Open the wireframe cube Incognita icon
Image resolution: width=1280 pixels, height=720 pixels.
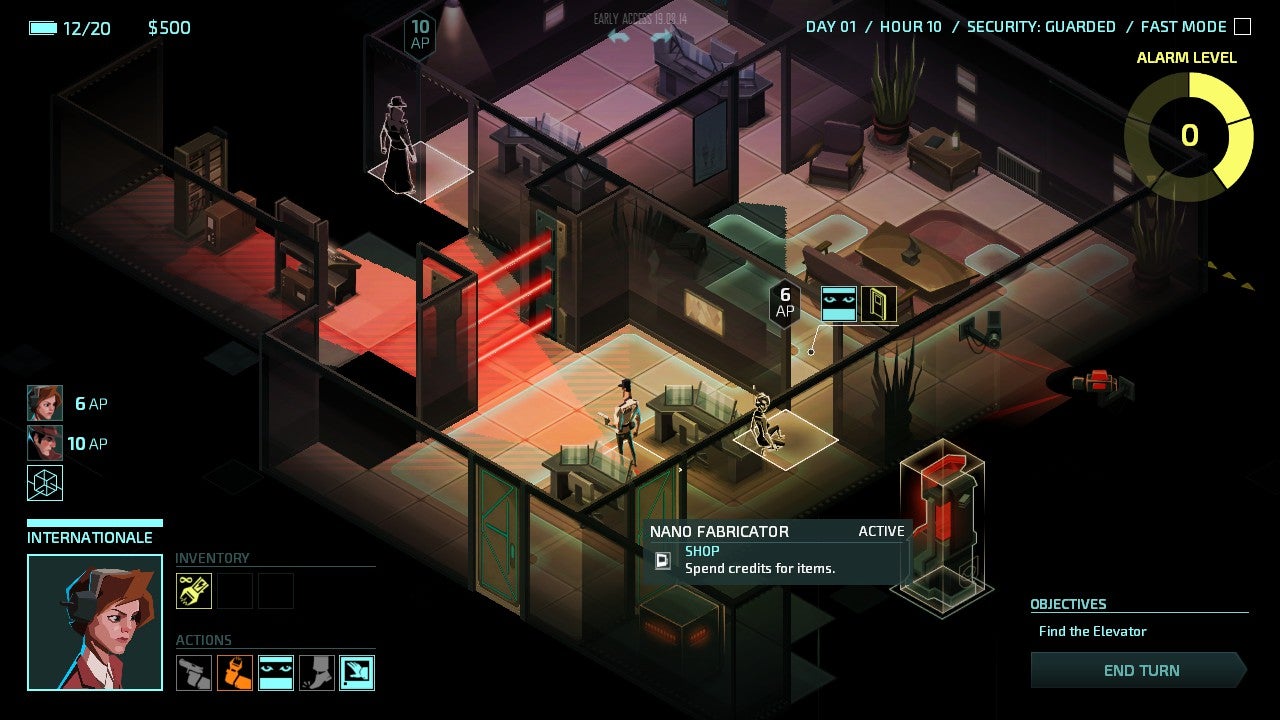point(45,483)
